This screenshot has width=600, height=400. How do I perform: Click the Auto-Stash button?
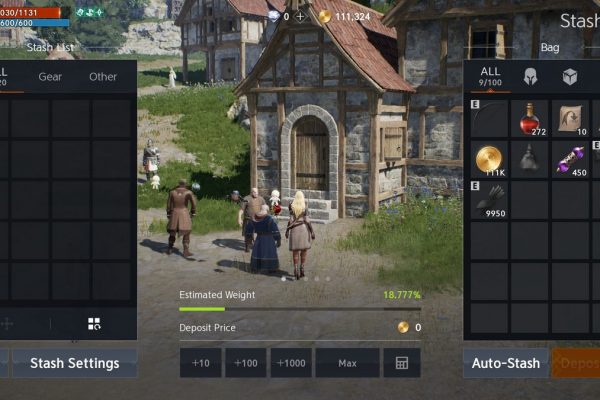pyautogui.click(x=506, y=363)
